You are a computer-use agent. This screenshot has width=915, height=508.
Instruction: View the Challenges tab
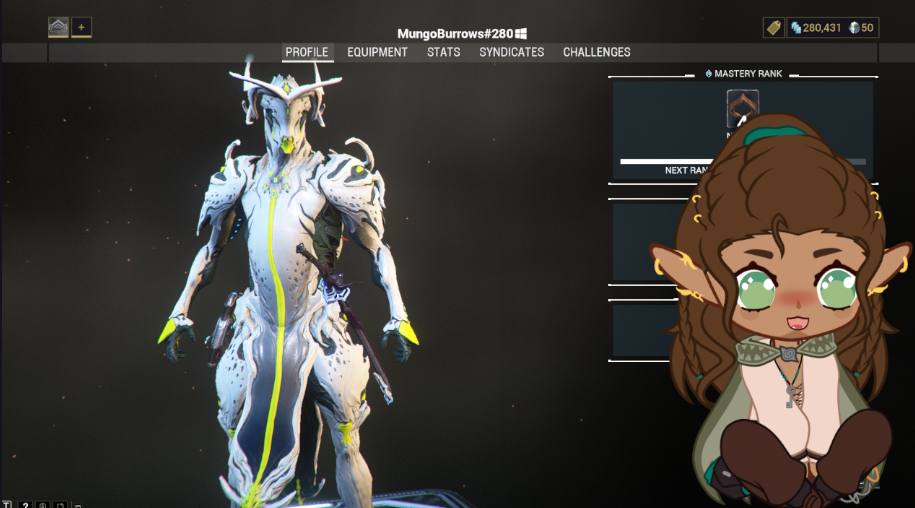click(x=596, y=52)
